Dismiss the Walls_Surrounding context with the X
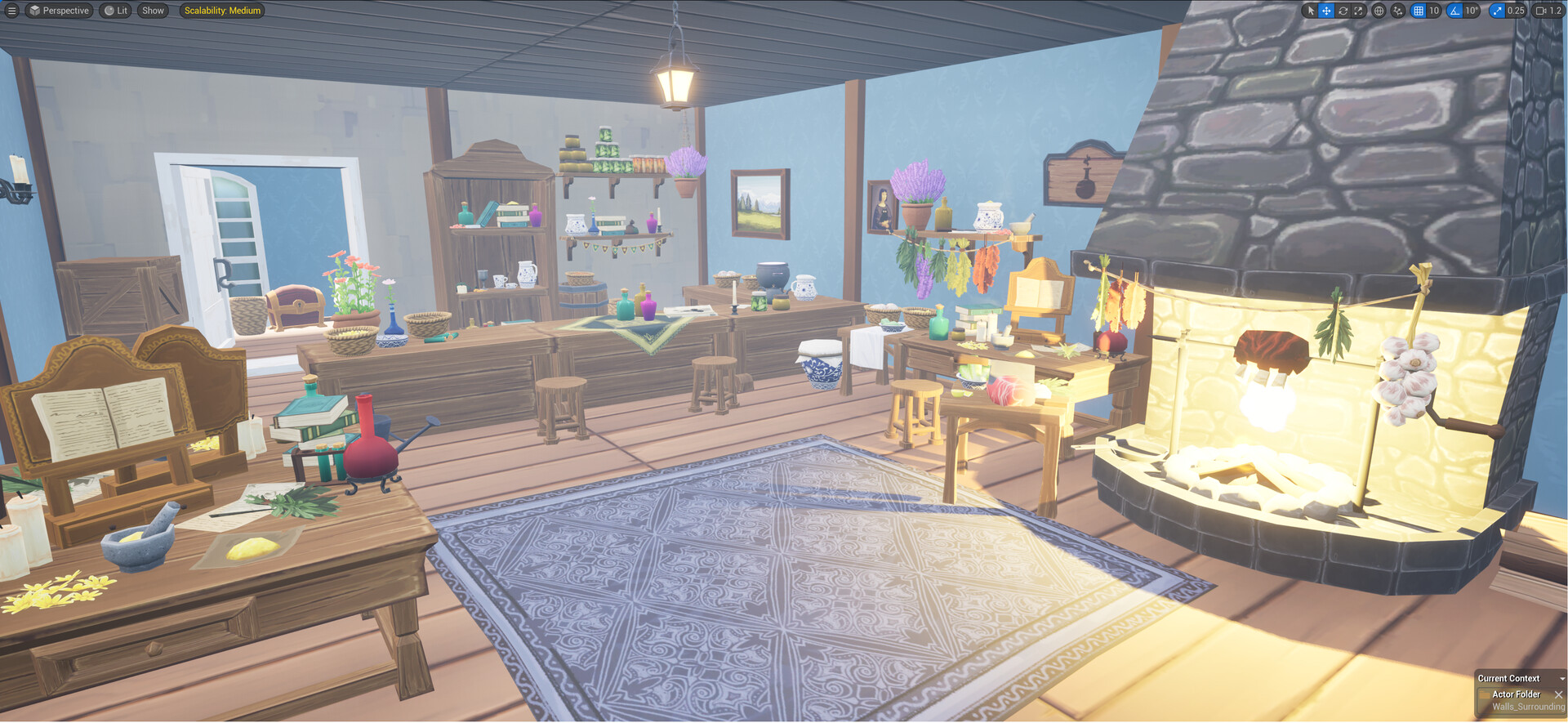This screenshot has width=1568, height=723. coord(1558,695)
